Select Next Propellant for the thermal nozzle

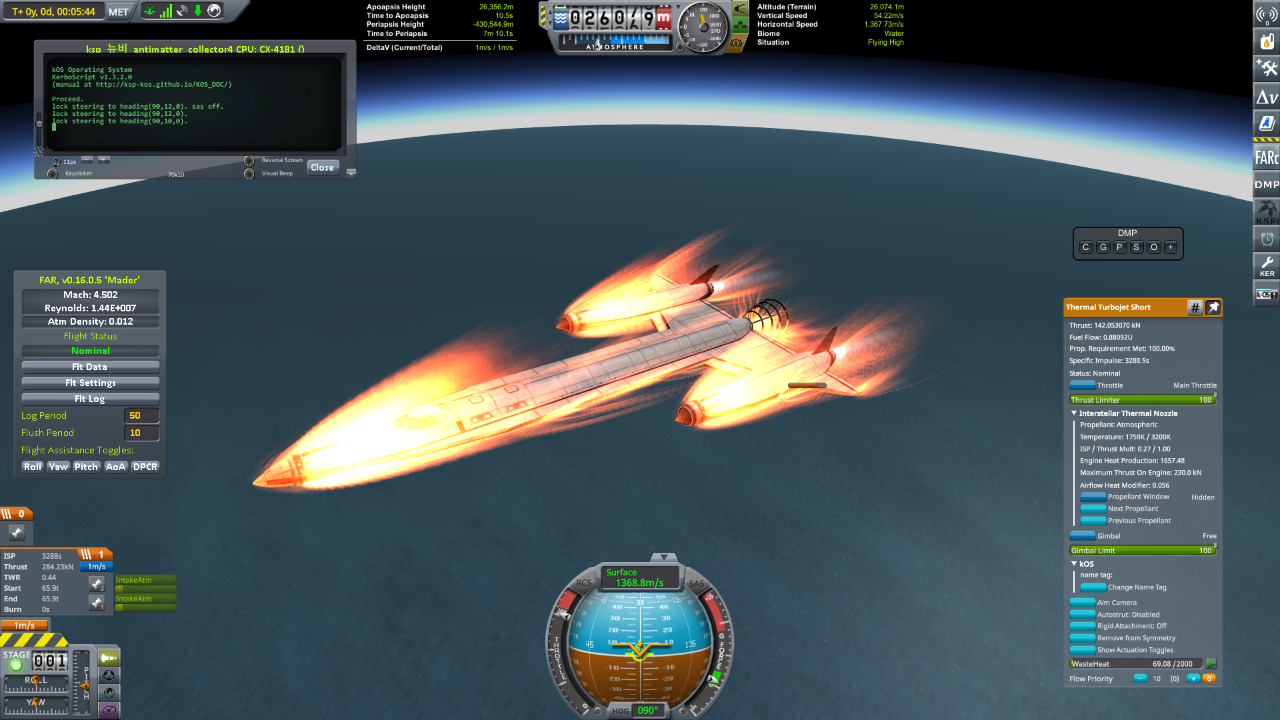[x=1093, y=509]
